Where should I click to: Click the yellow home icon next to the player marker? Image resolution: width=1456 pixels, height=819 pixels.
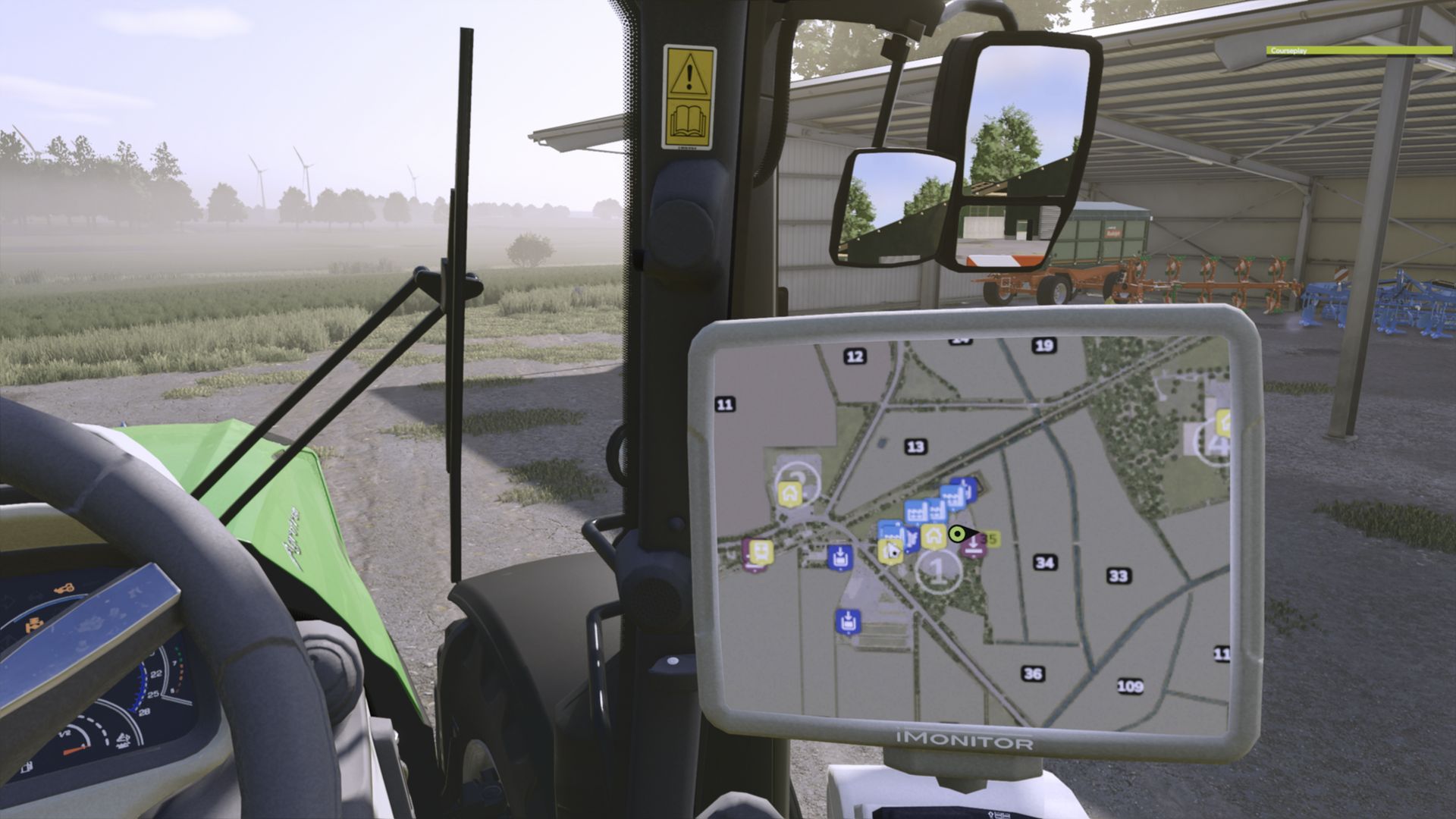(934, 536)
